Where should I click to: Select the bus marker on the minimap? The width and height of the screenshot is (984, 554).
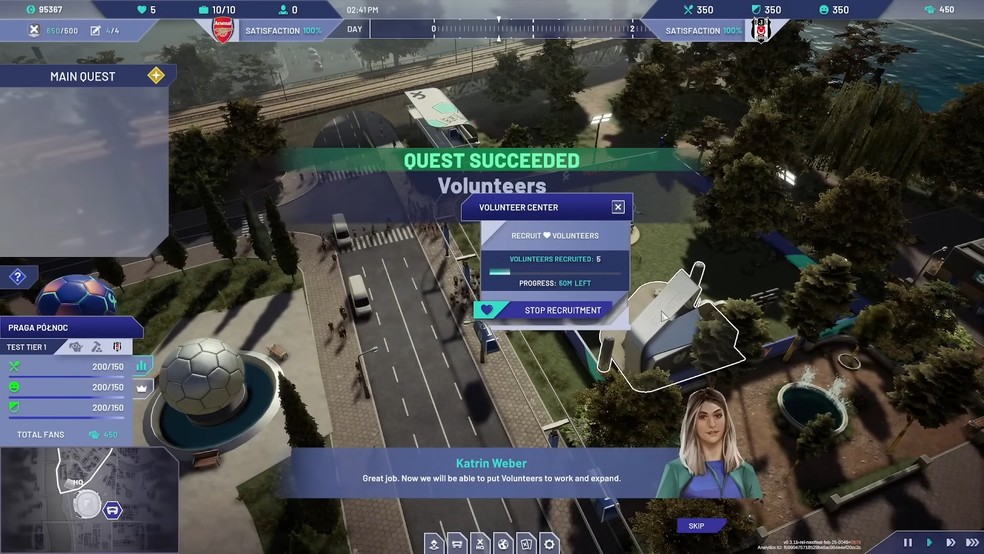[112, 510]
